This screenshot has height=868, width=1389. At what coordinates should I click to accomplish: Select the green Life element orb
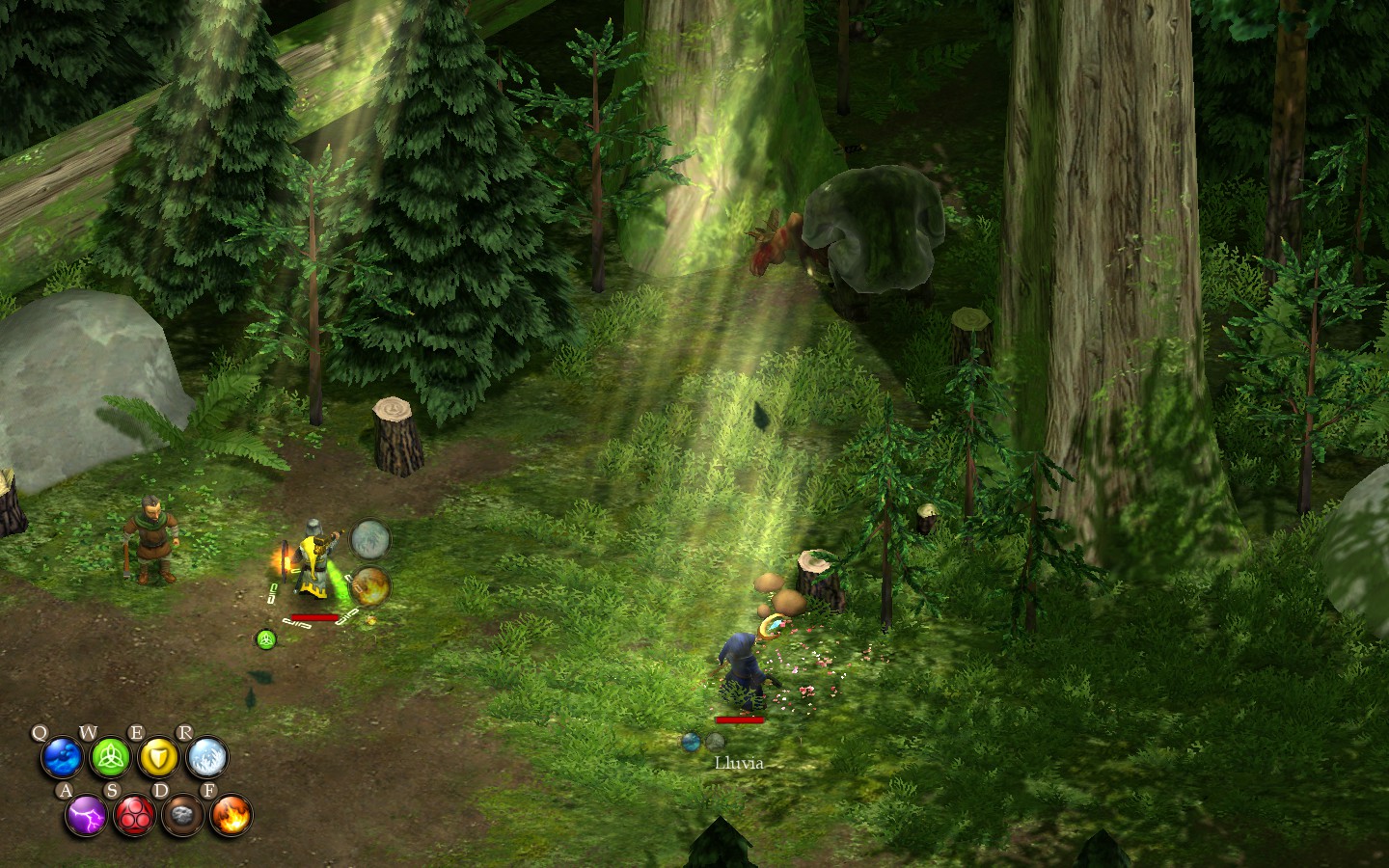109,758
